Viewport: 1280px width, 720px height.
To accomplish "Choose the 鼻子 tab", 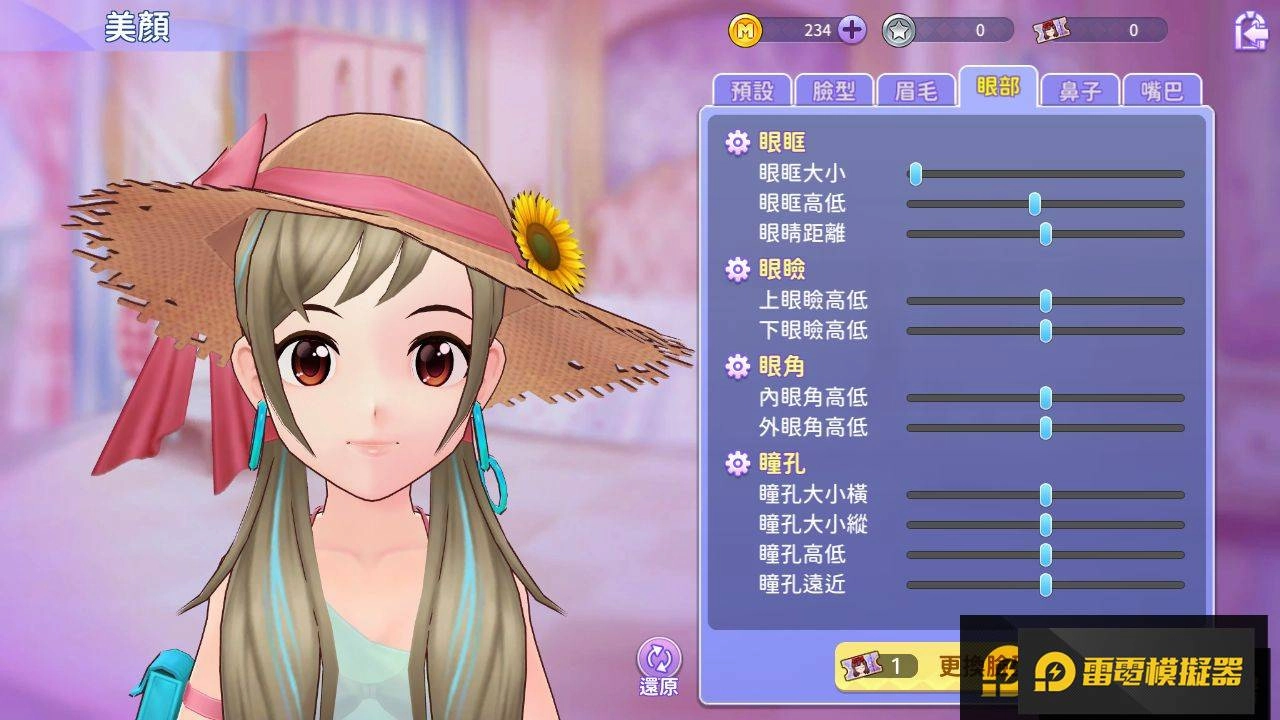I will [1080, 91].
